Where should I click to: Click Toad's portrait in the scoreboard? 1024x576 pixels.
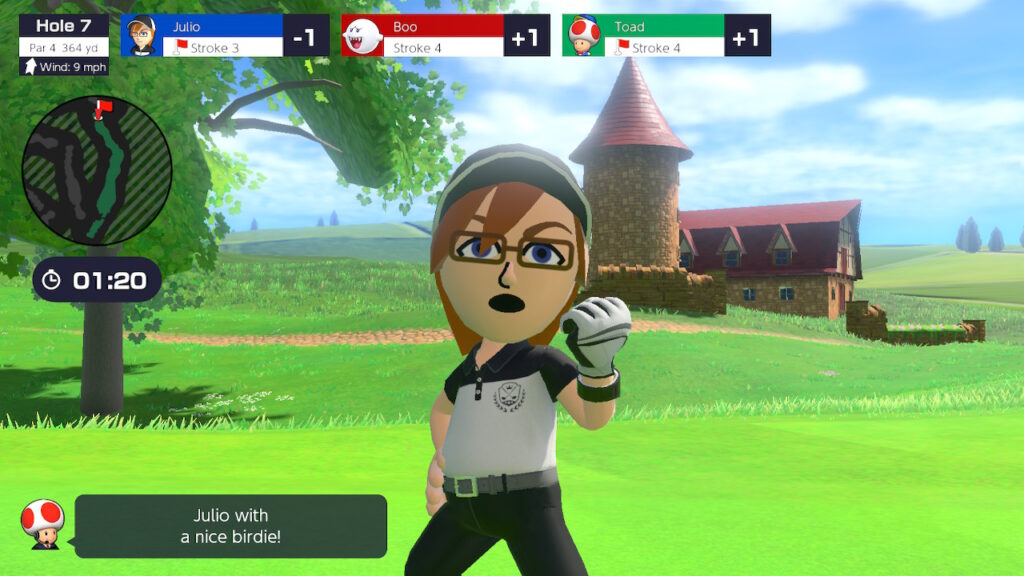(582, 37)
